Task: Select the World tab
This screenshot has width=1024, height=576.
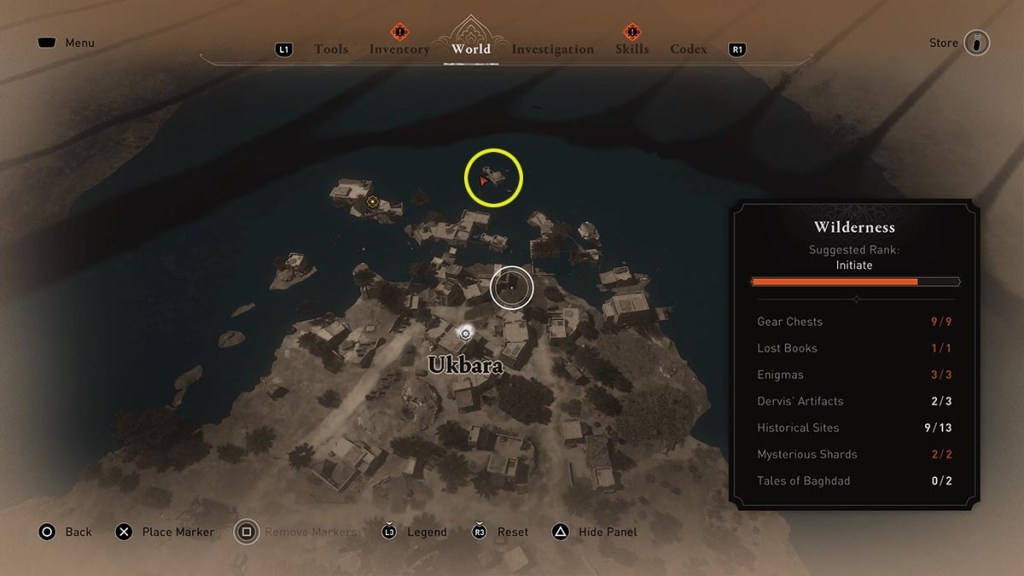Action: point(471,49)
